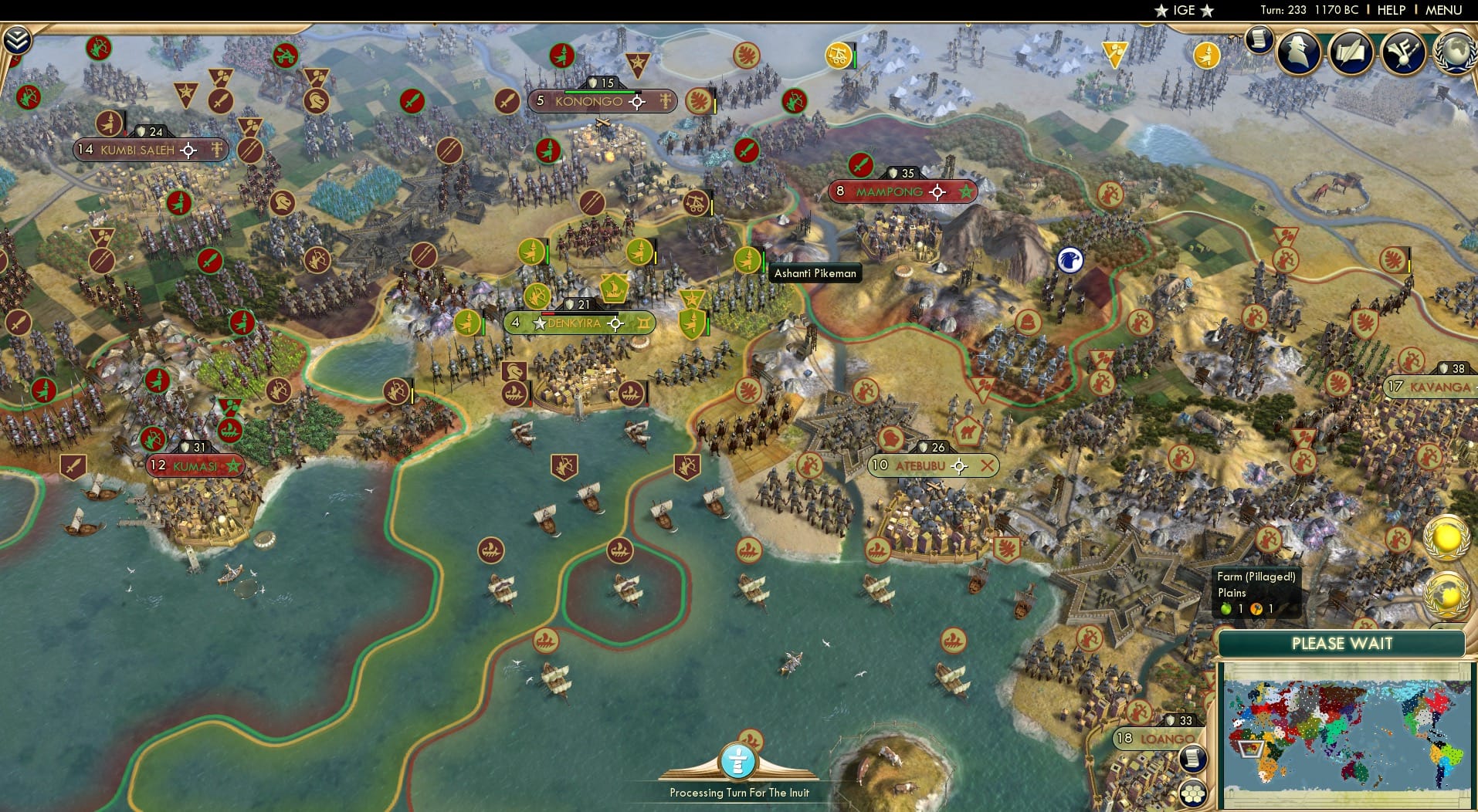This screenshot has width=1478, height=812.
Task: Click the notifications scroll icon below the turn counter
Action: [1258, 38]
